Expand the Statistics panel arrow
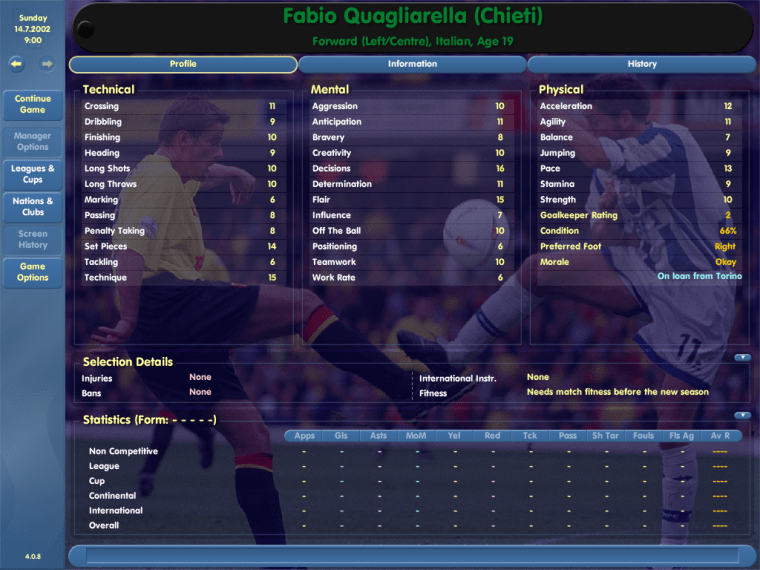Viewport: 760px width, 570px height. [x=742, y=415]
